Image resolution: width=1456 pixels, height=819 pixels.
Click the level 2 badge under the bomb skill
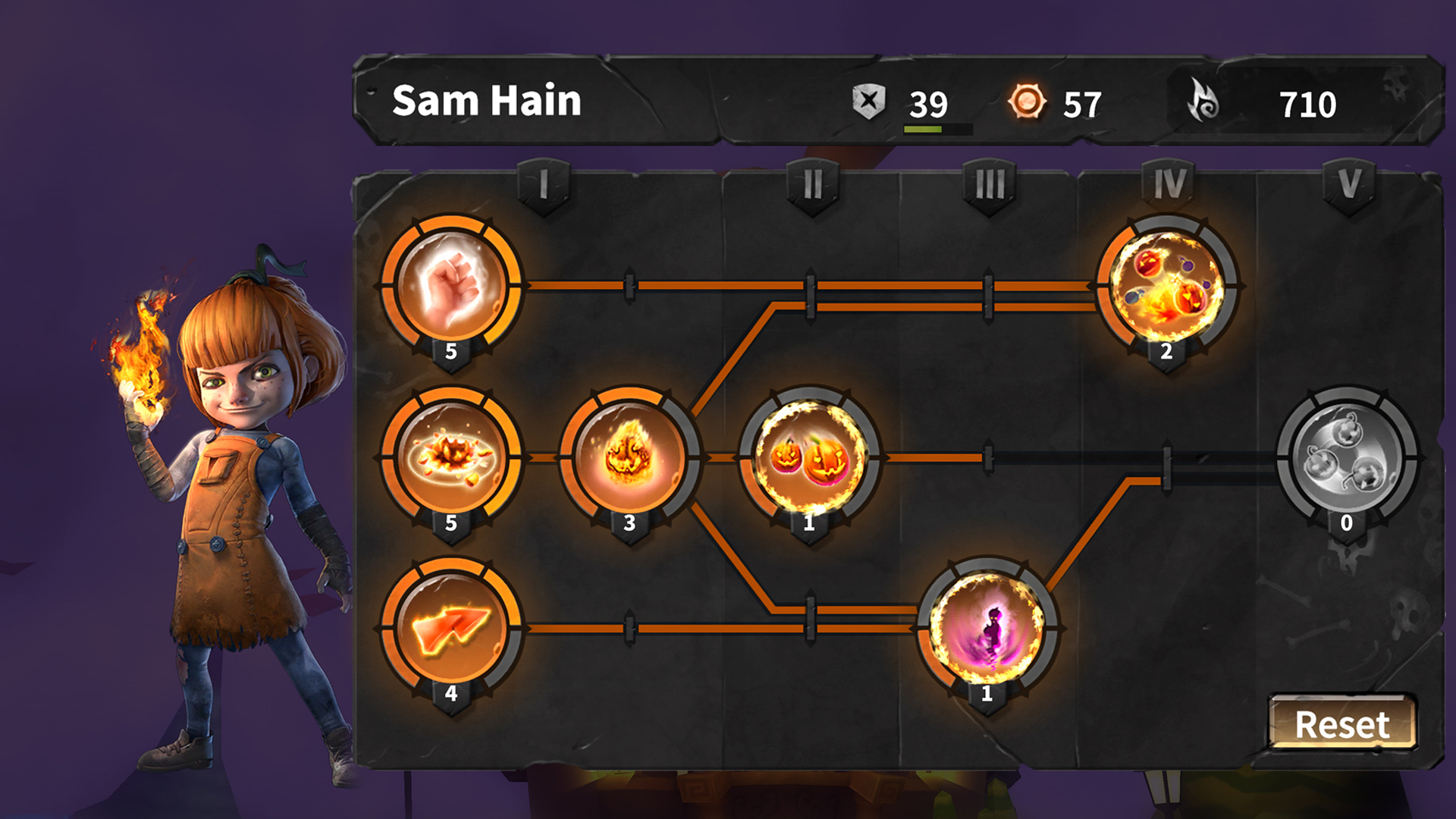(1168, 351)
